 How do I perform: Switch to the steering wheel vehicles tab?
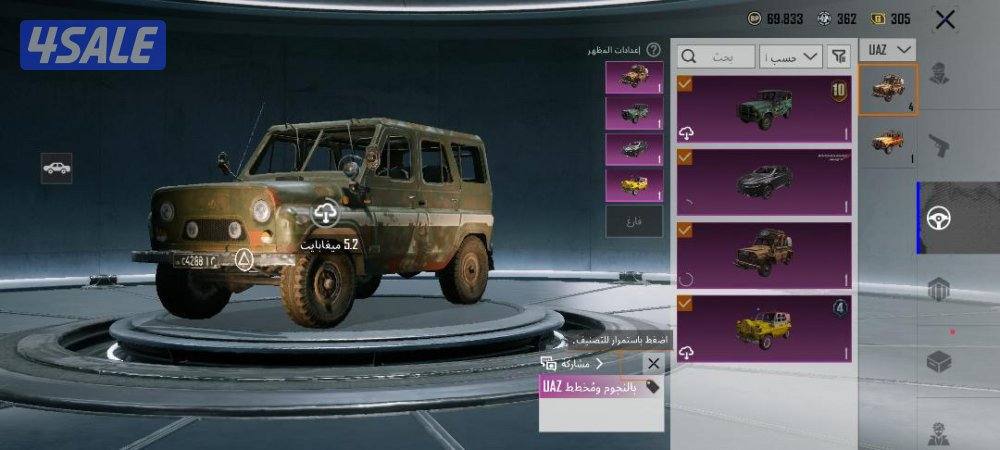click(939, 217)
